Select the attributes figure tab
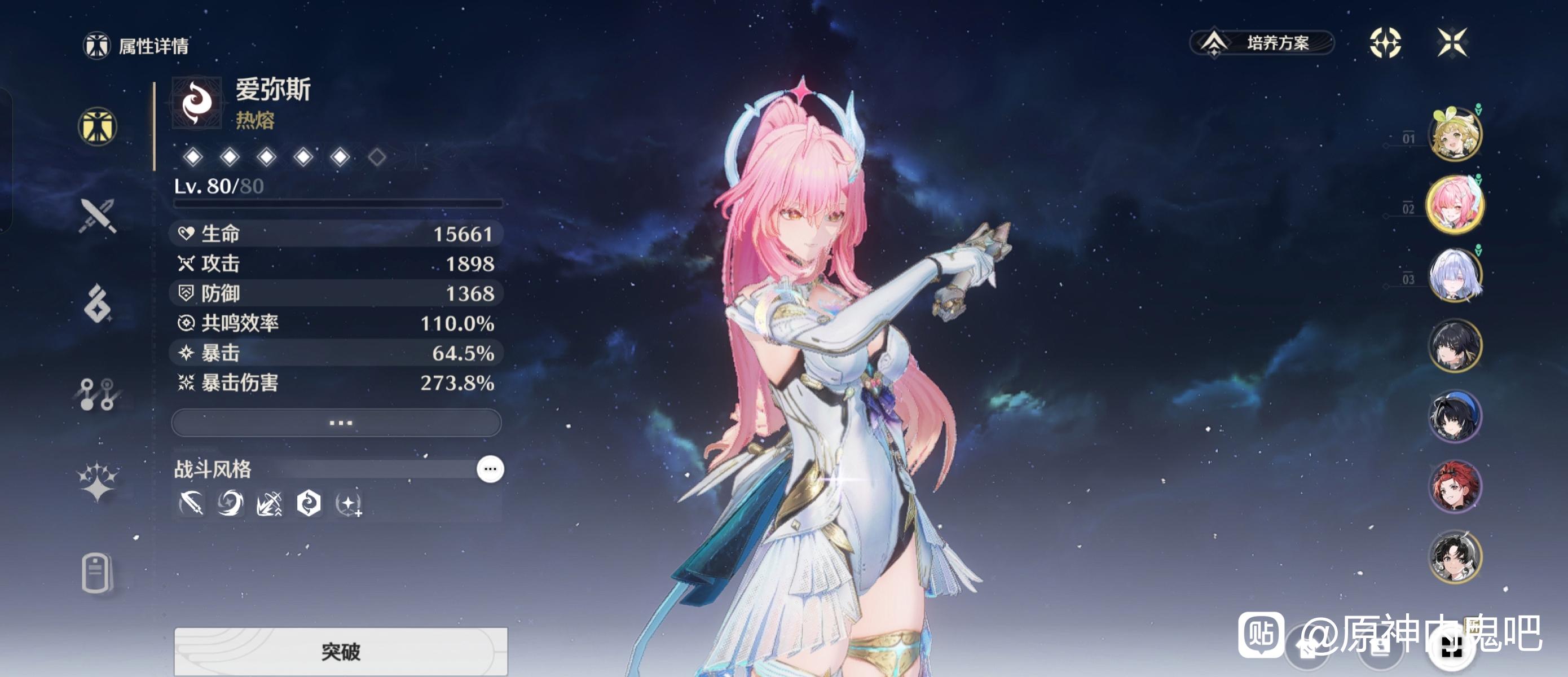 click(98, 126)
